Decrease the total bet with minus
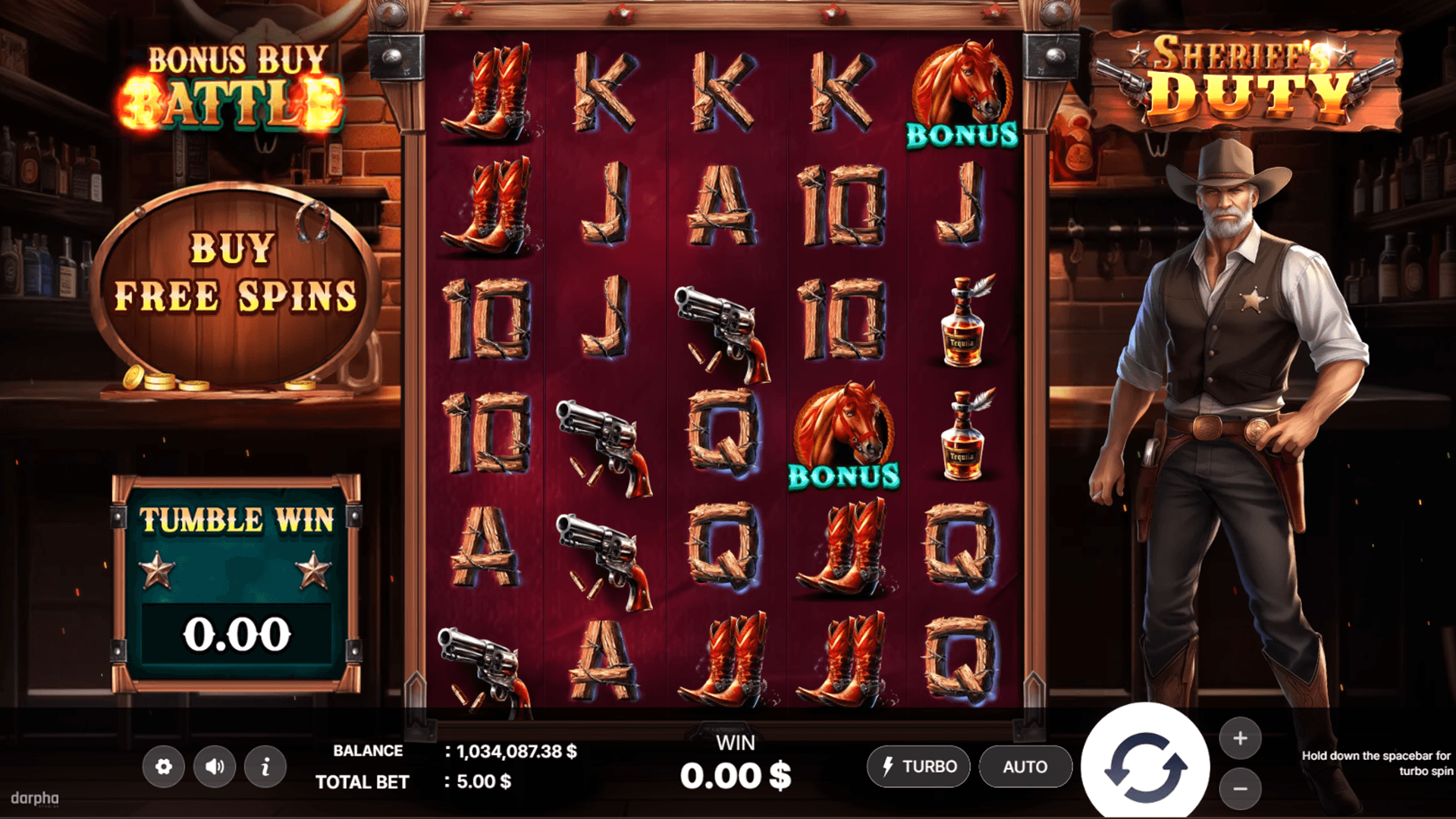Viewport: 1456px width, 819px height. (1240, 789)
